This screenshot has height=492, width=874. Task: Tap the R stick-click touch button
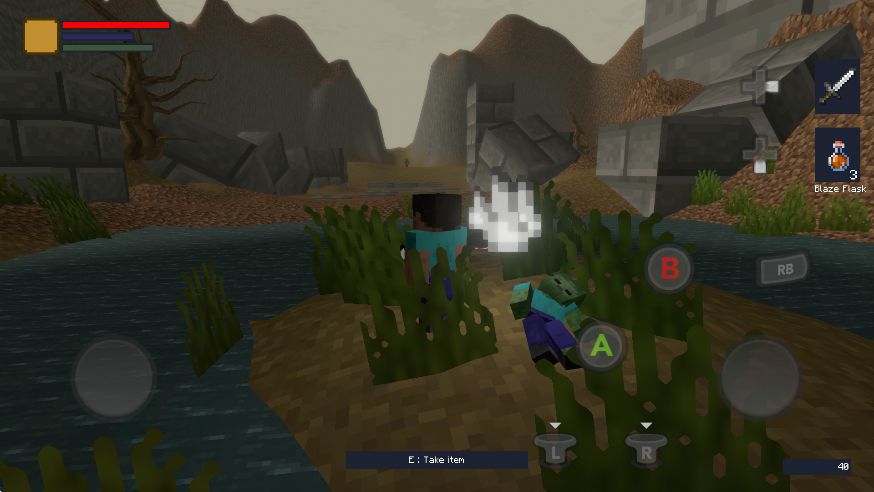(x=646, y=449)
